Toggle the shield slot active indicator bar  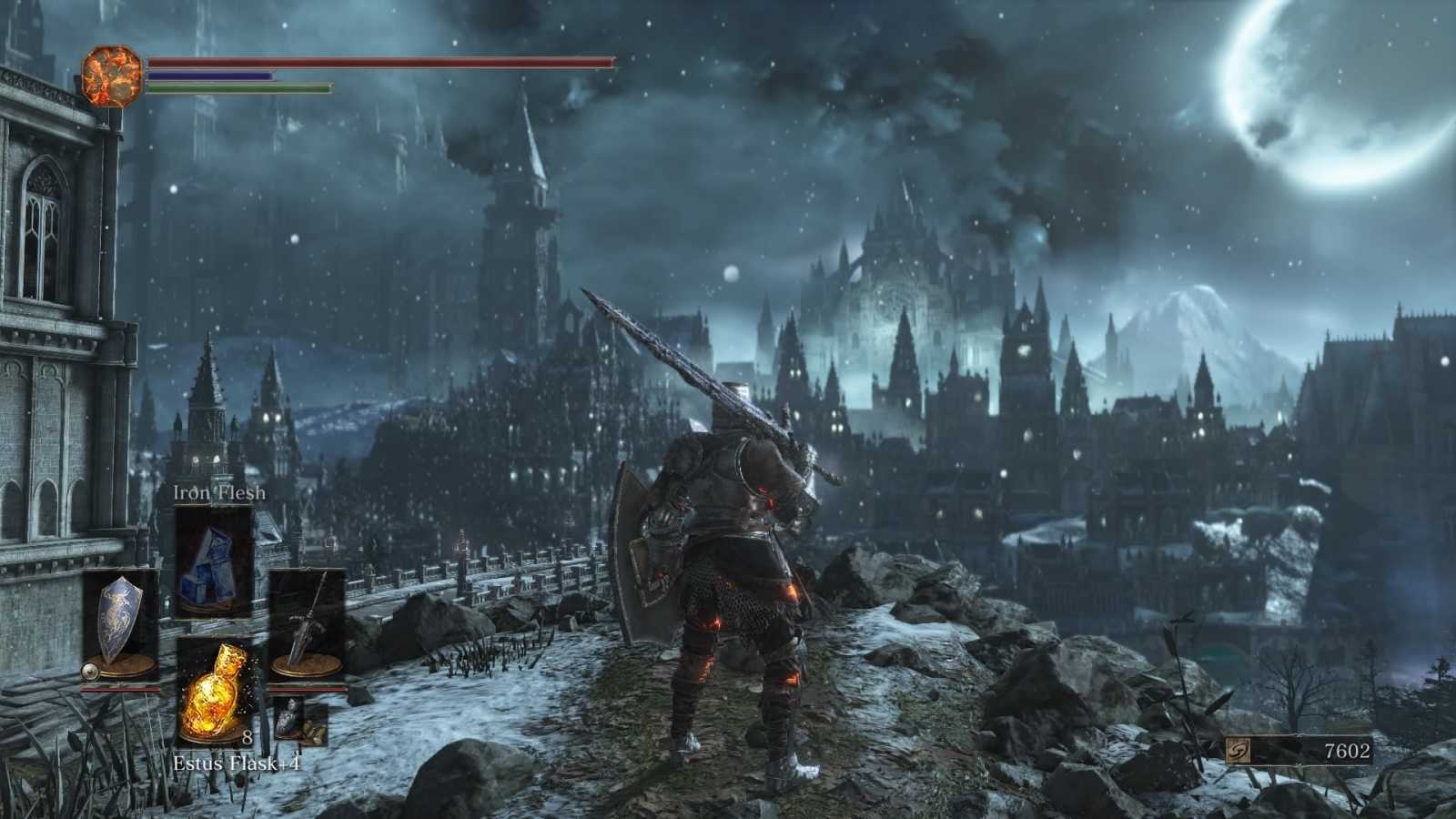(123, 690)
